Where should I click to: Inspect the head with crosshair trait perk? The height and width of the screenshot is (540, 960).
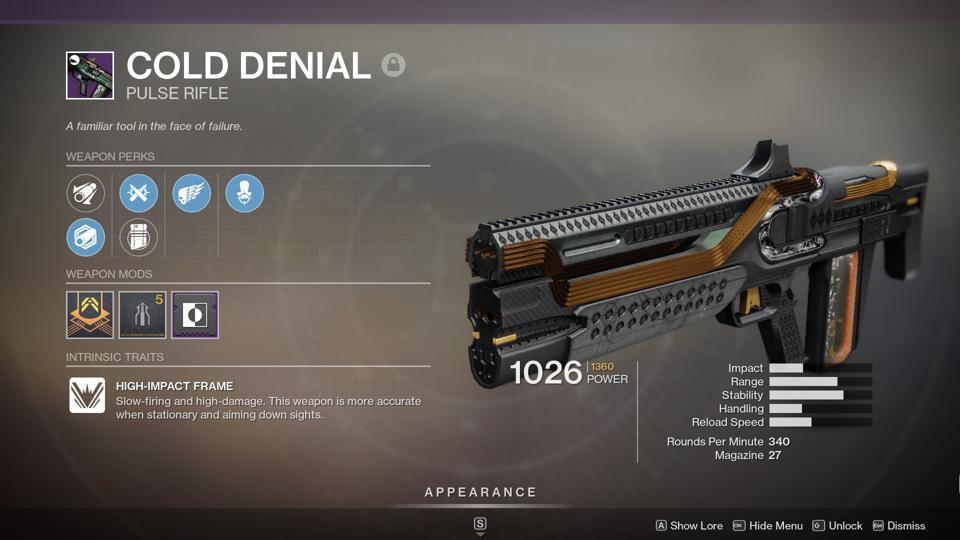245,193
